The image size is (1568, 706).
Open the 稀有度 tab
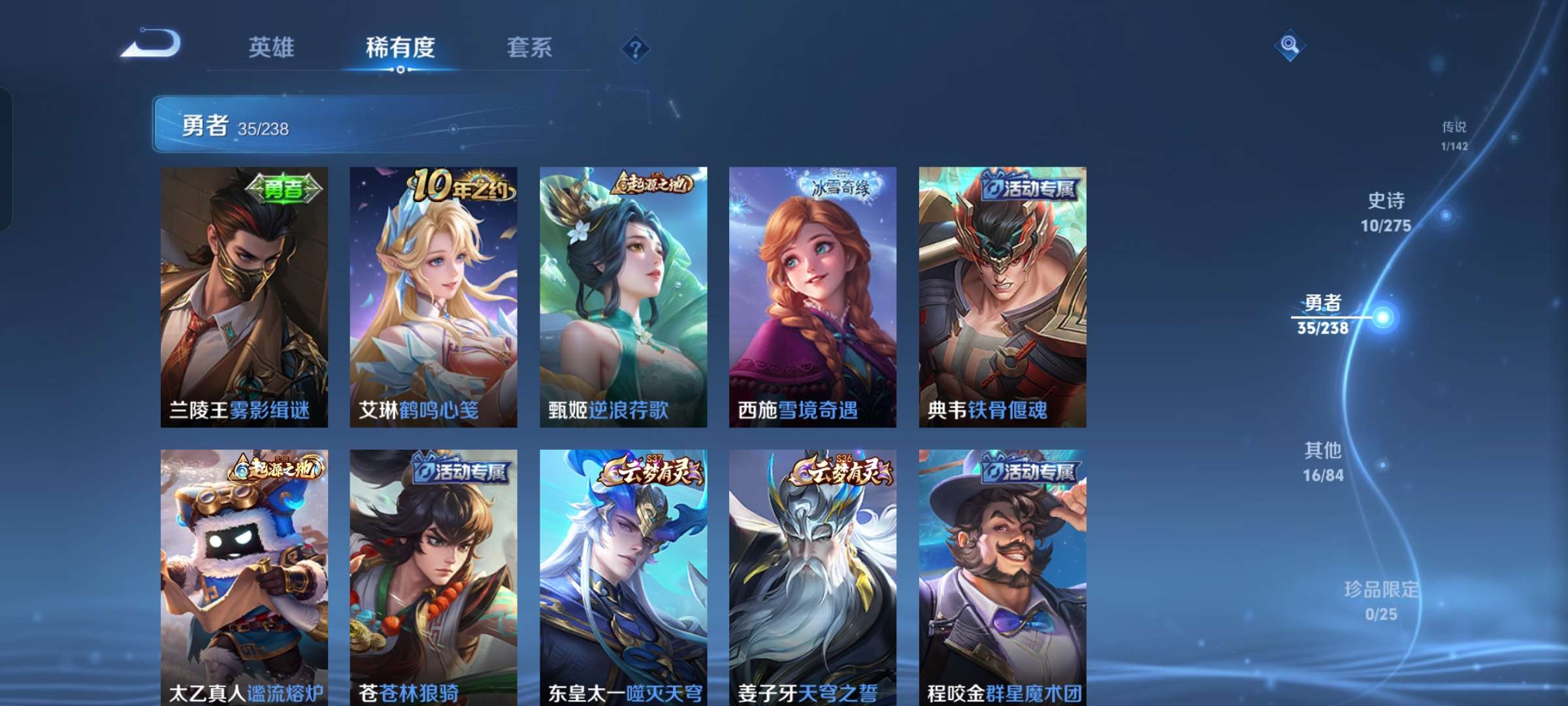click(x=400, y=47)
